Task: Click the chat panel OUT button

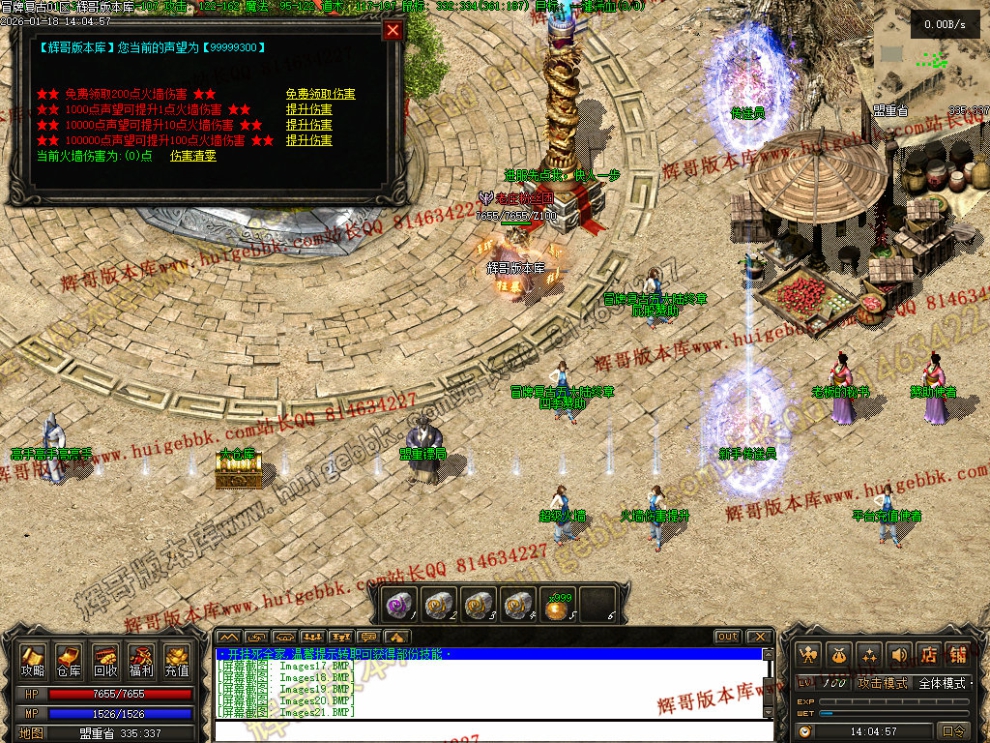Action: click(727, 636)
